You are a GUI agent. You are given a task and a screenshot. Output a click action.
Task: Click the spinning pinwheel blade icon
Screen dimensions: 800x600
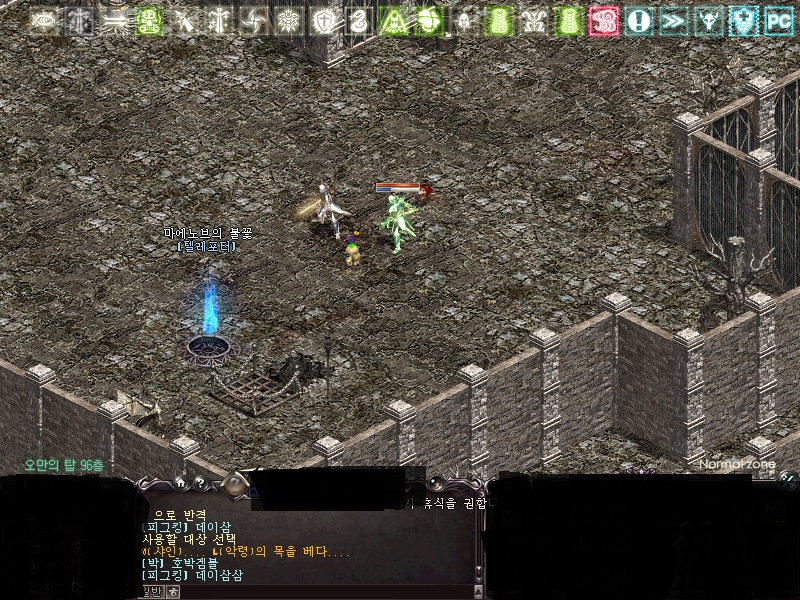253,20
